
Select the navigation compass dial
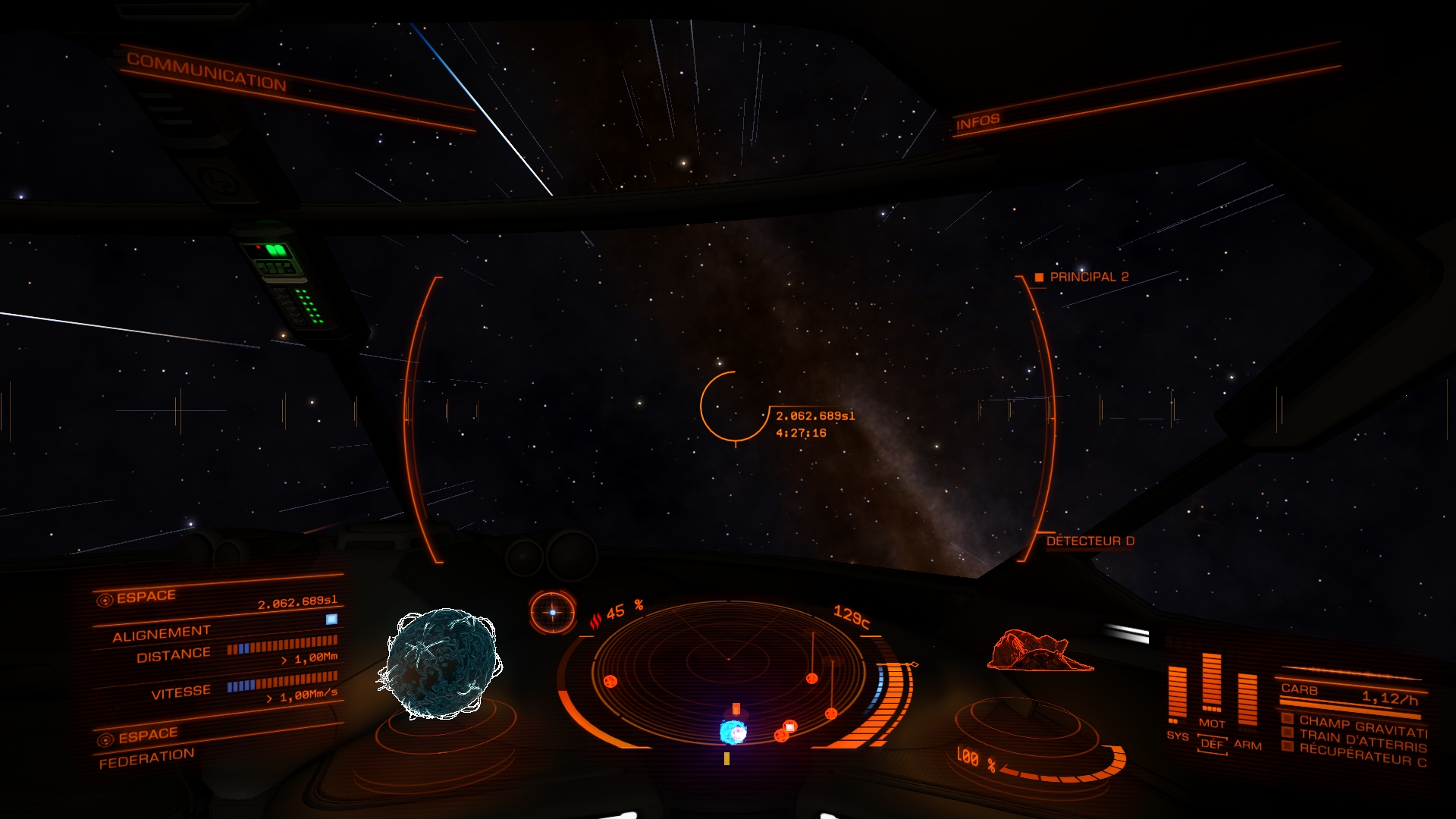(x=552, y=612)
